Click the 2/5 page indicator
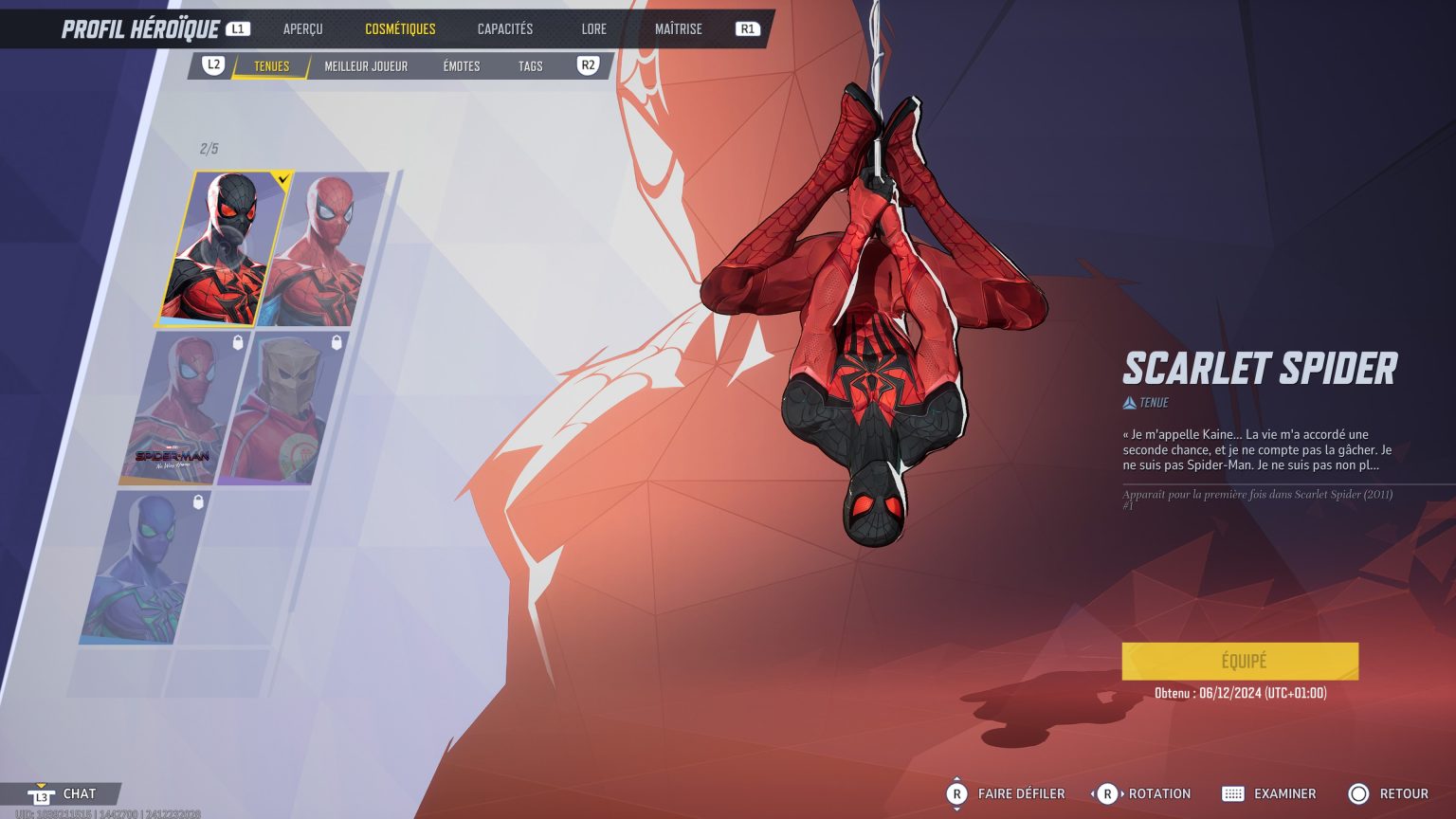This screenshot has width=1456, height=819. coord(208,149)
